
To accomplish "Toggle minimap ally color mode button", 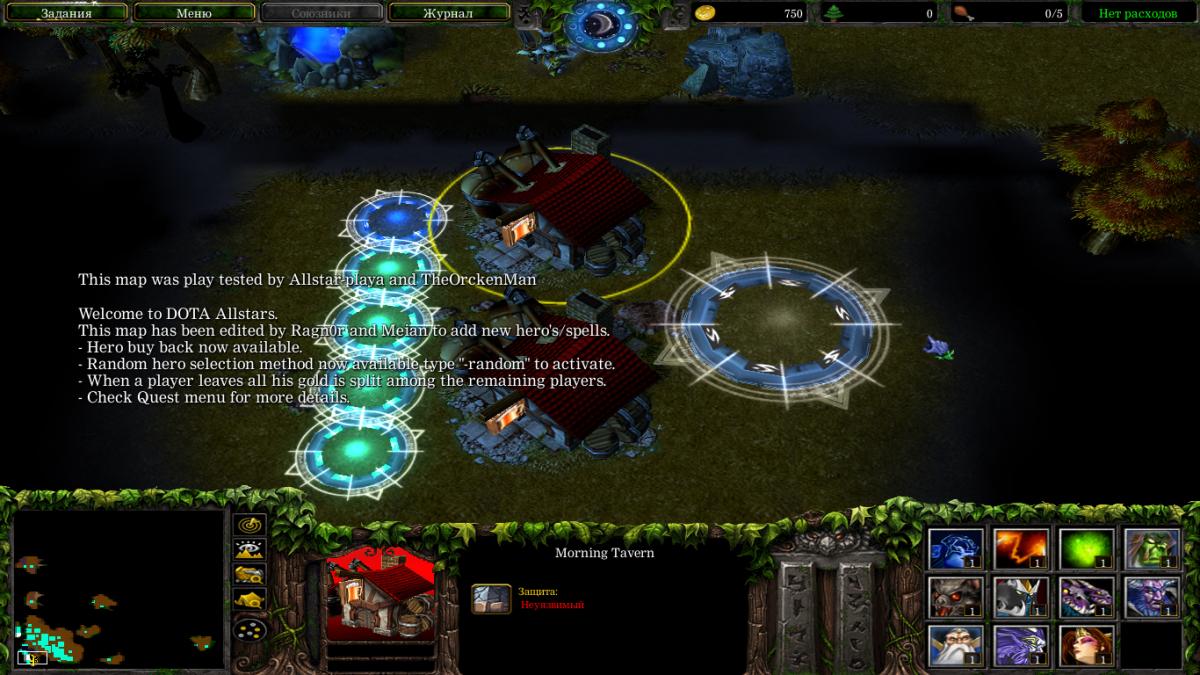I will click(x=249, y=575).
